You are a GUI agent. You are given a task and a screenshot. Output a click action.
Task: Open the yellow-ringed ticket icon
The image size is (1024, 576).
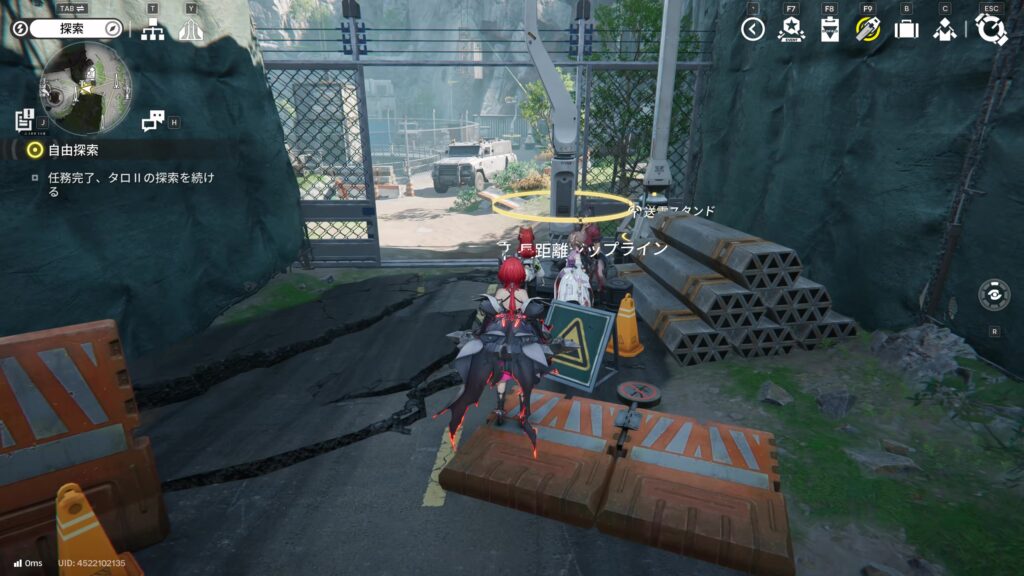(867, 29)
